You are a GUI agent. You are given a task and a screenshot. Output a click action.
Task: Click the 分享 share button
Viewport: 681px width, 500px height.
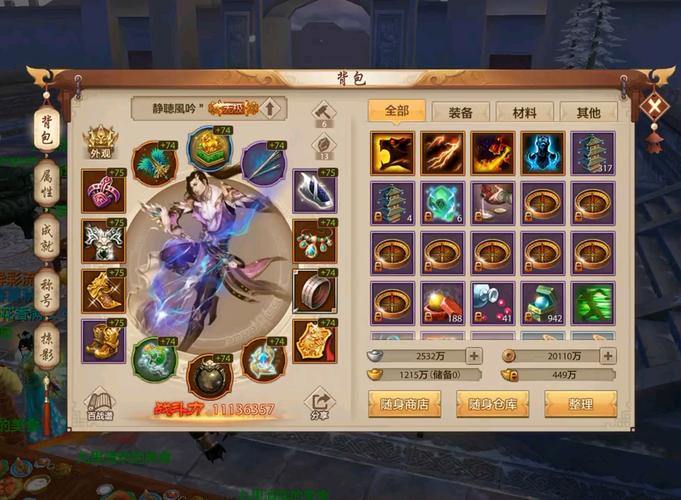318,402
